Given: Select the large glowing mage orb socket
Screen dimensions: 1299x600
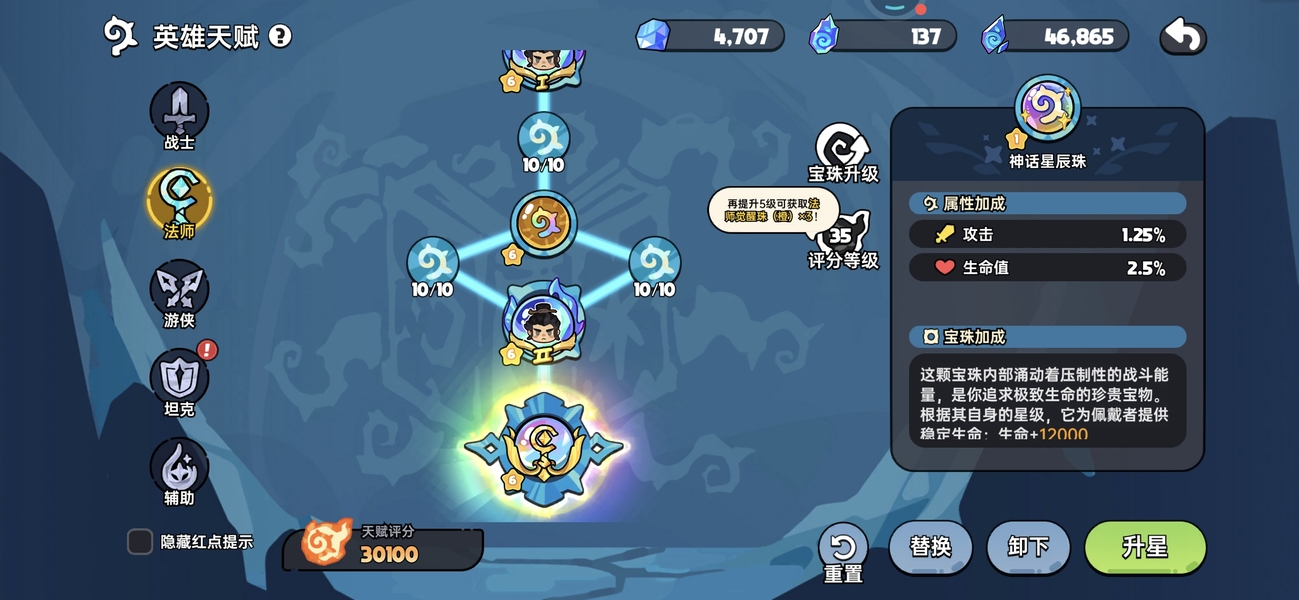Looking at the screenshot, I should (544, 448).
